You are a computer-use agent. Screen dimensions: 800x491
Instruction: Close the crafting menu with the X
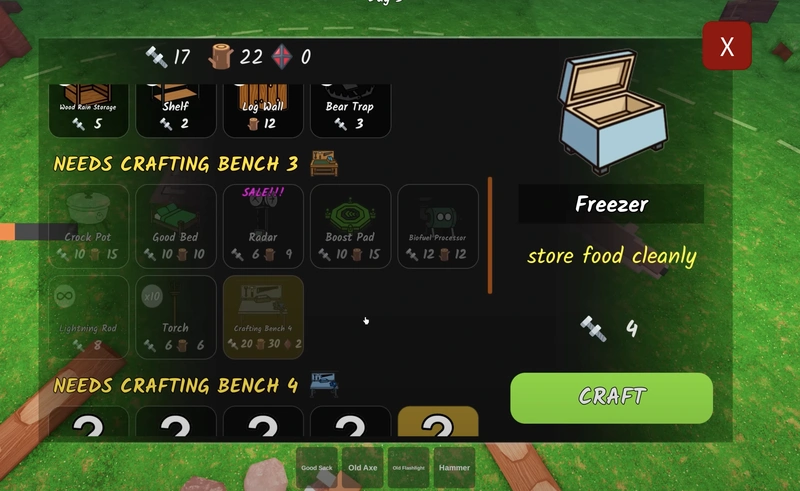pos(726,46)
